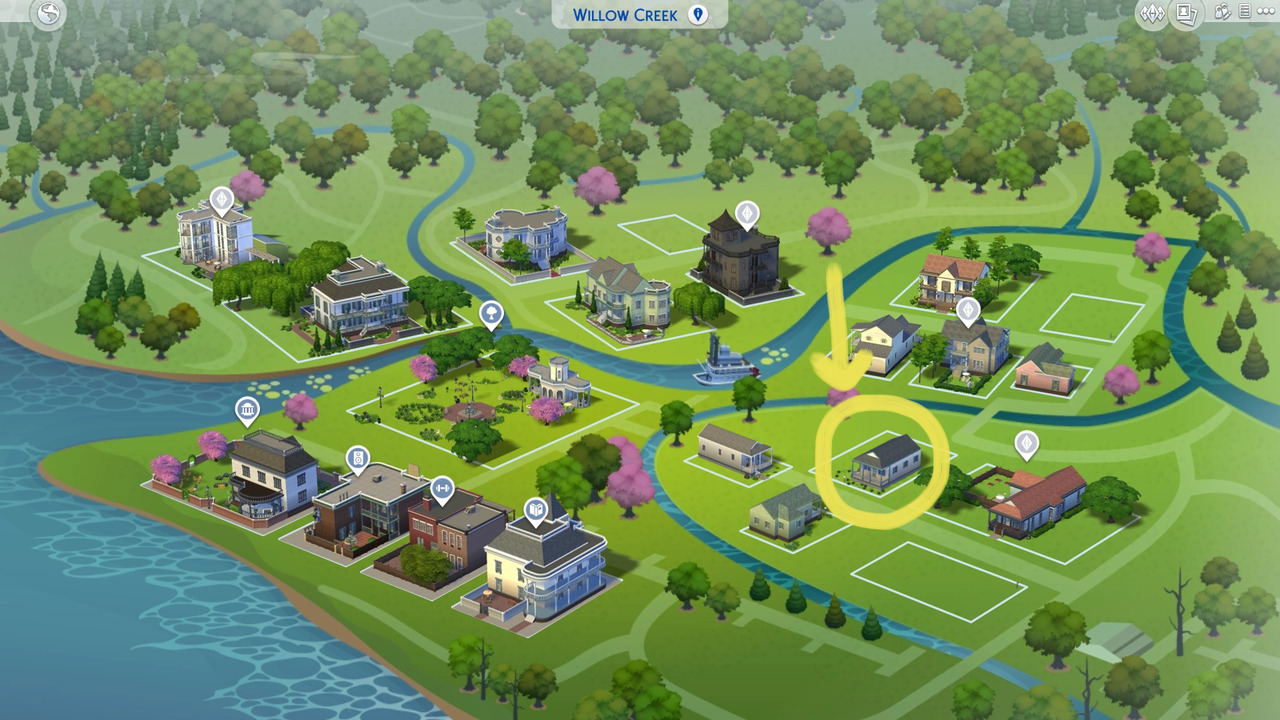This screenshot has height=720, width=1280.
Task: Open the manage households edit icon
Action: coord(1222,13)
